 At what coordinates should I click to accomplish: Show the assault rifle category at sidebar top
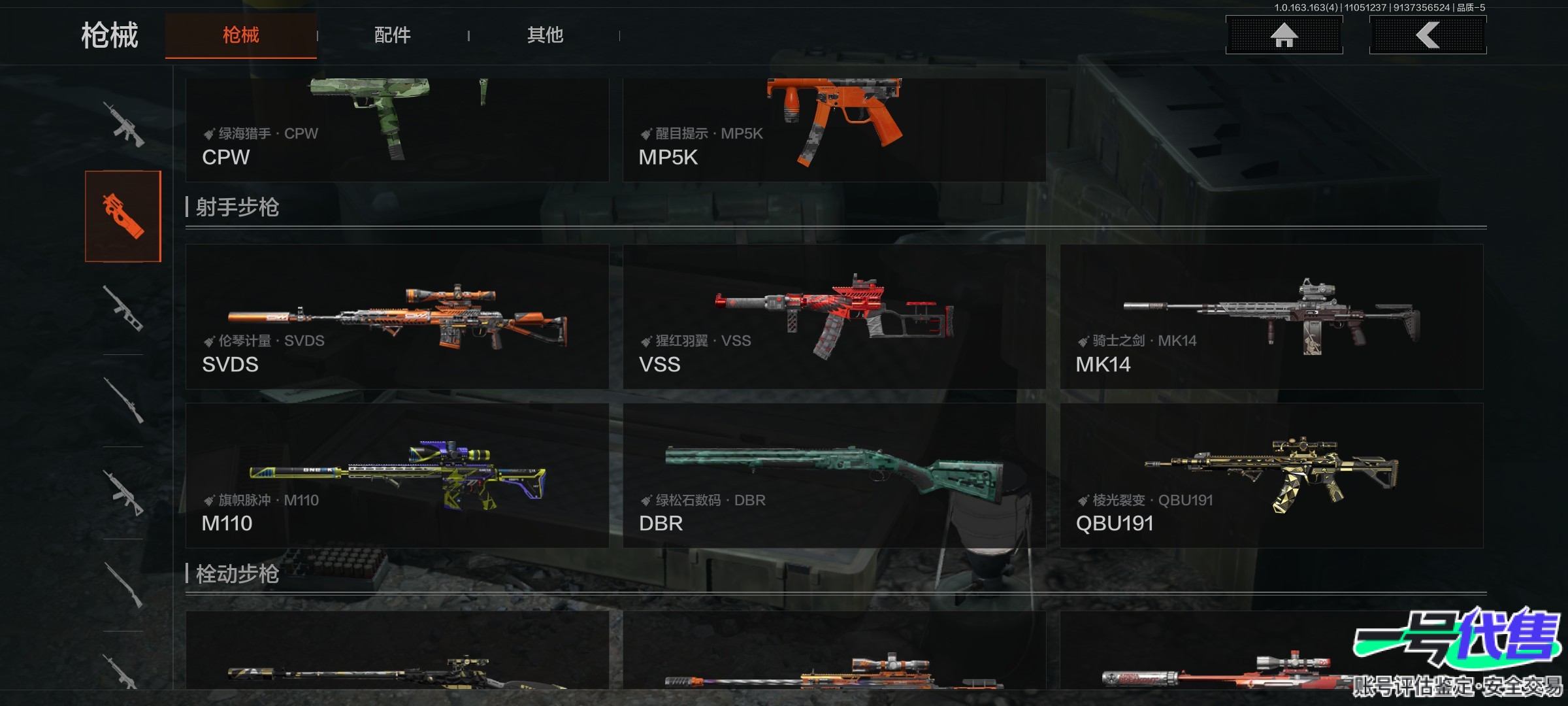123,124
